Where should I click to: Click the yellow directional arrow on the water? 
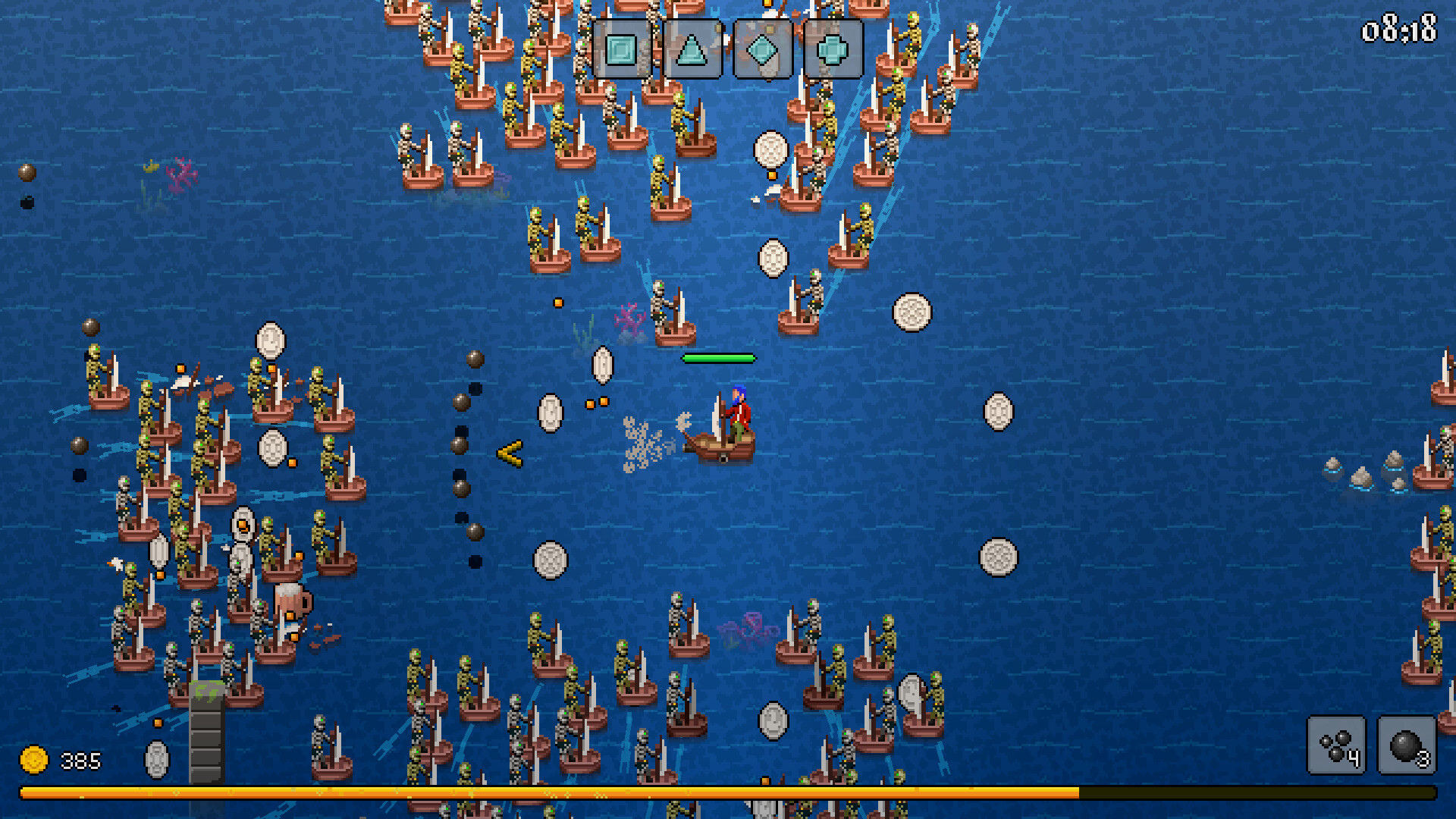click(x=510, y=455)
